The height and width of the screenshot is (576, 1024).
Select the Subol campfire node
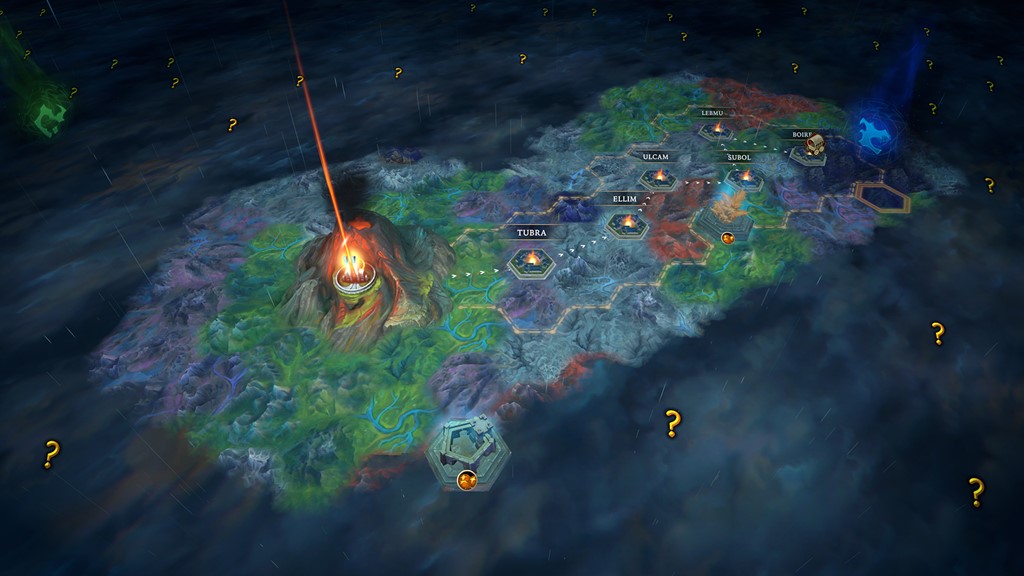[x=744, y=179]
